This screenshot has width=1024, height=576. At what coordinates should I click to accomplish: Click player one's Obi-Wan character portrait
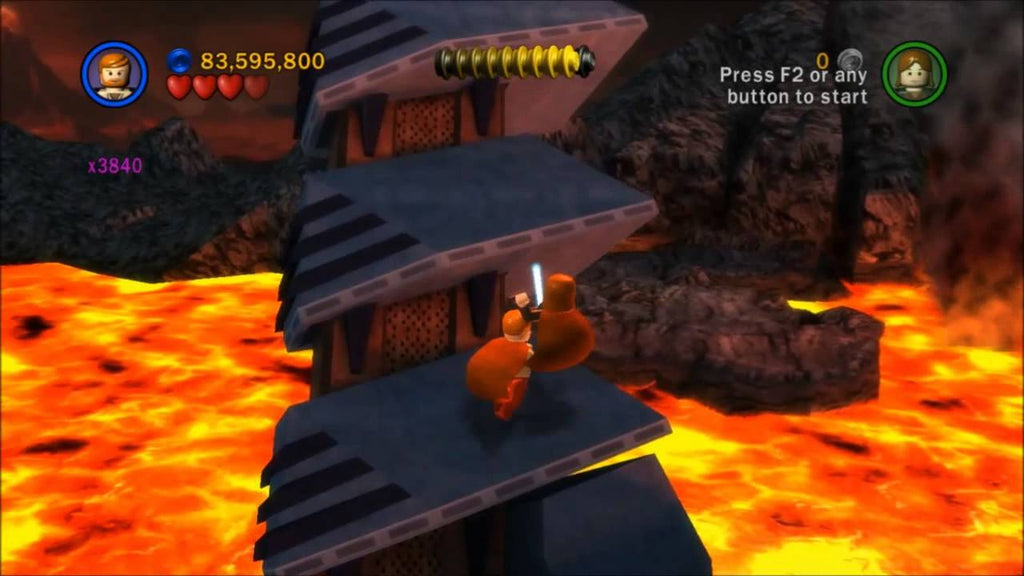click(114, 72)
